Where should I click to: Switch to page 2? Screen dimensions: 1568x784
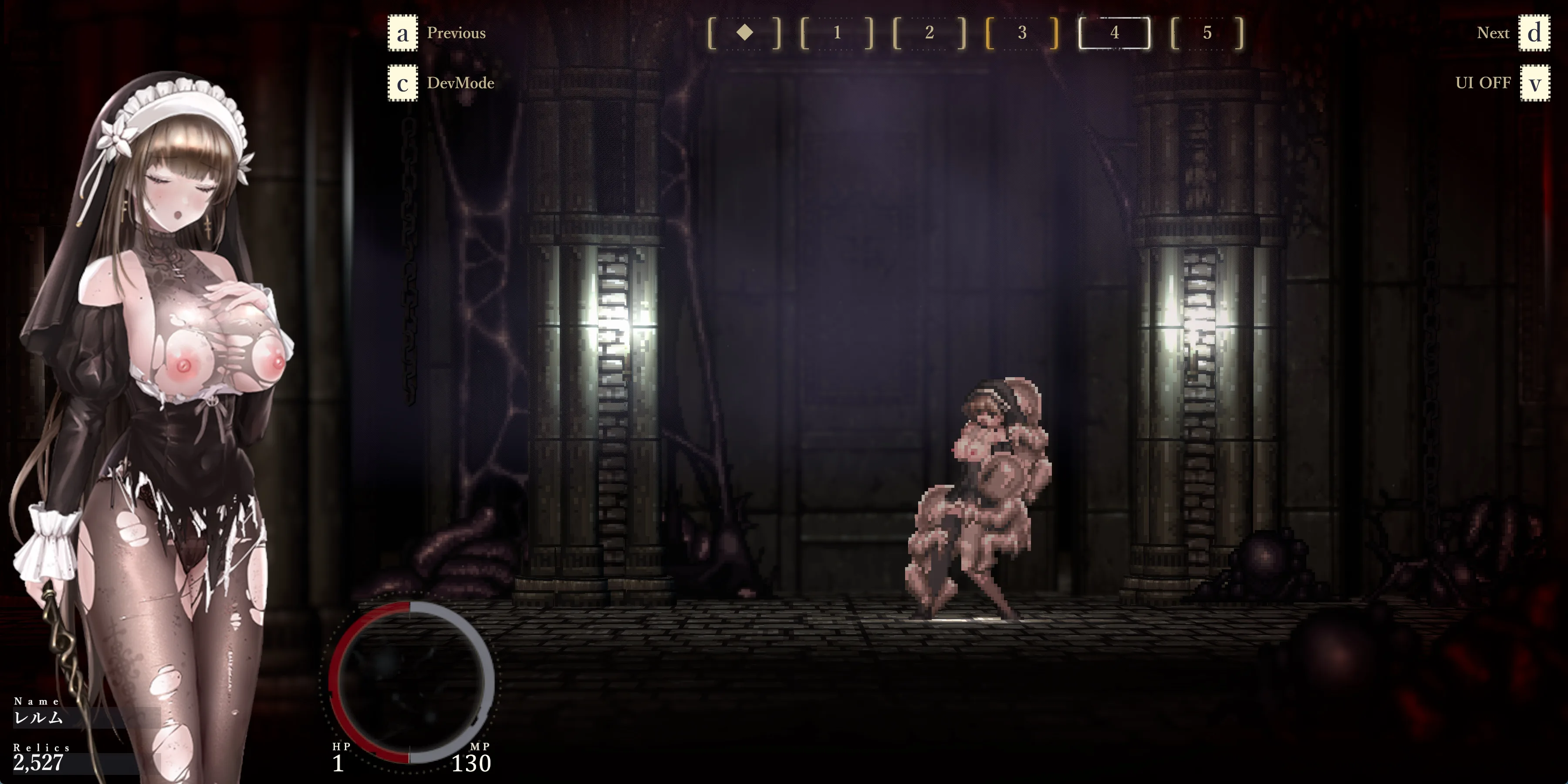(x=929, y=33)
